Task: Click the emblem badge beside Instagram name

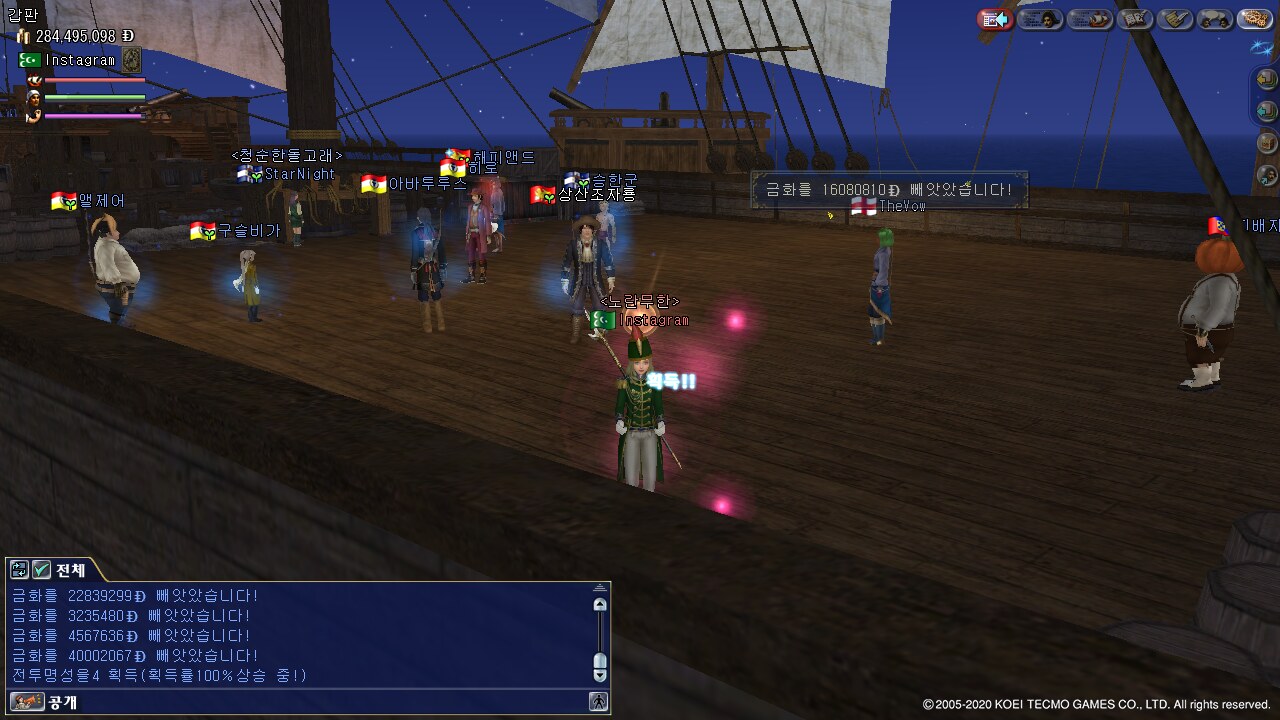Action: coord(131,60)
